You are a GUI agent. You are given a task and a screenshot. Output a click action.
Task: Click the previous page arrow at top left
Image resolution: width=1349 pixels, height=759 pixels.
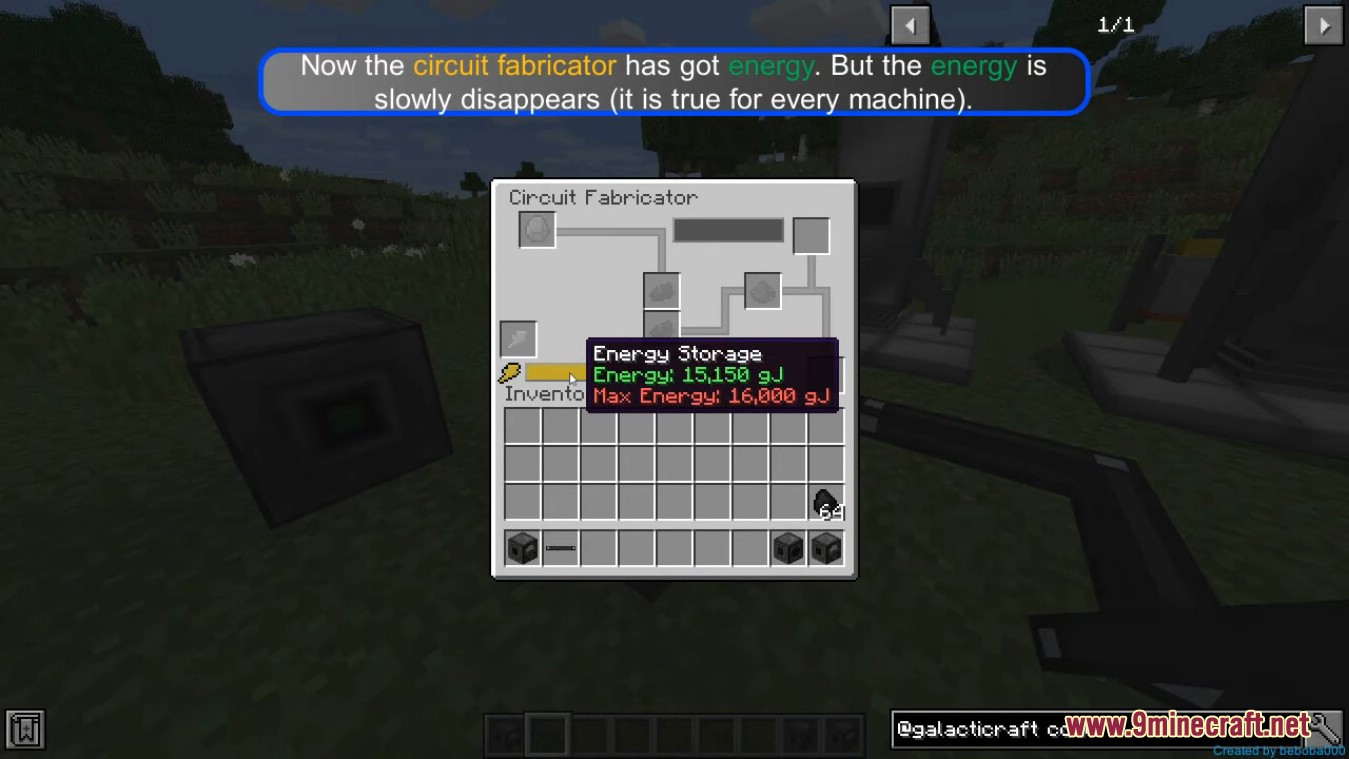point(911,24)
